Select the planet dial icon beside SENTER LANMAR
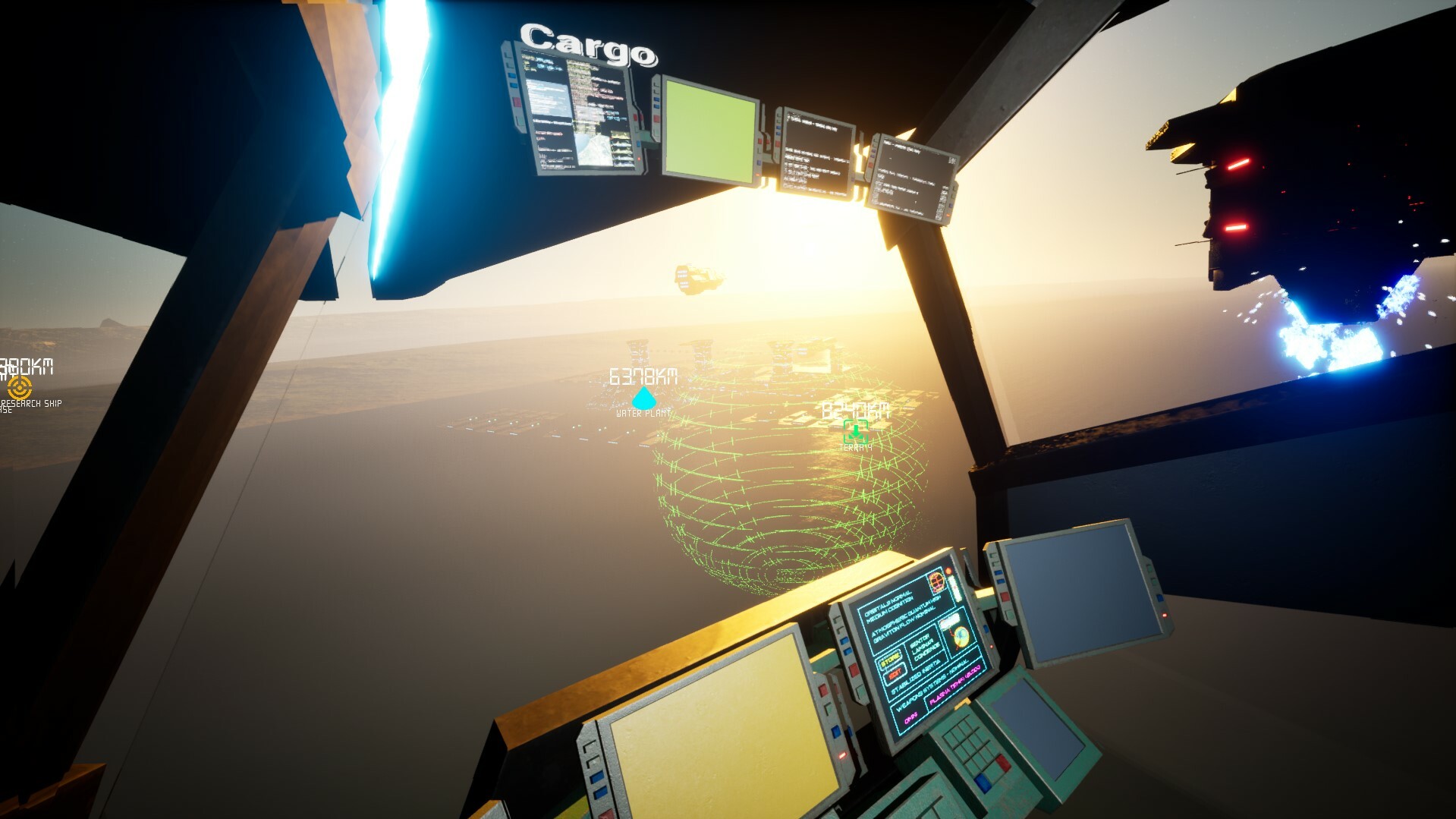Screen dimensions: 1456x819 [x=961, y=637]
